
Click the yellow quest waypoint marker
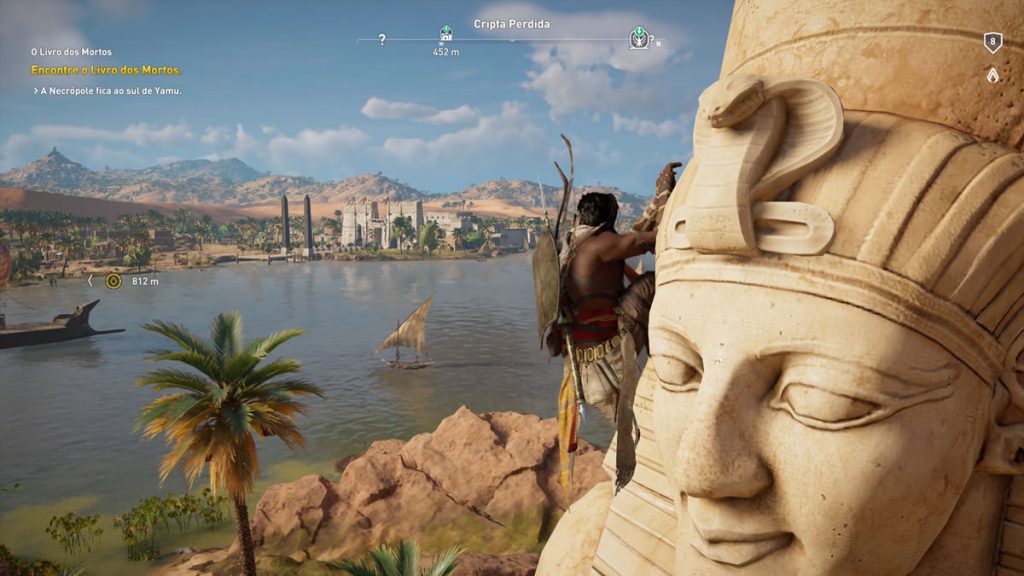point(113,281)
